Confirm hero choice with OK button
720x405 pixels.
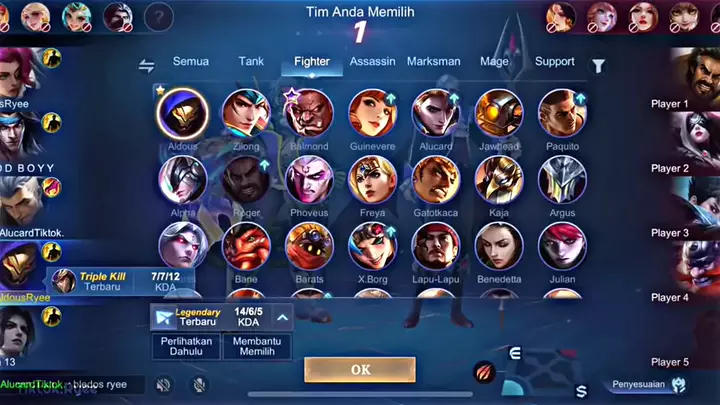click(360, 369)
